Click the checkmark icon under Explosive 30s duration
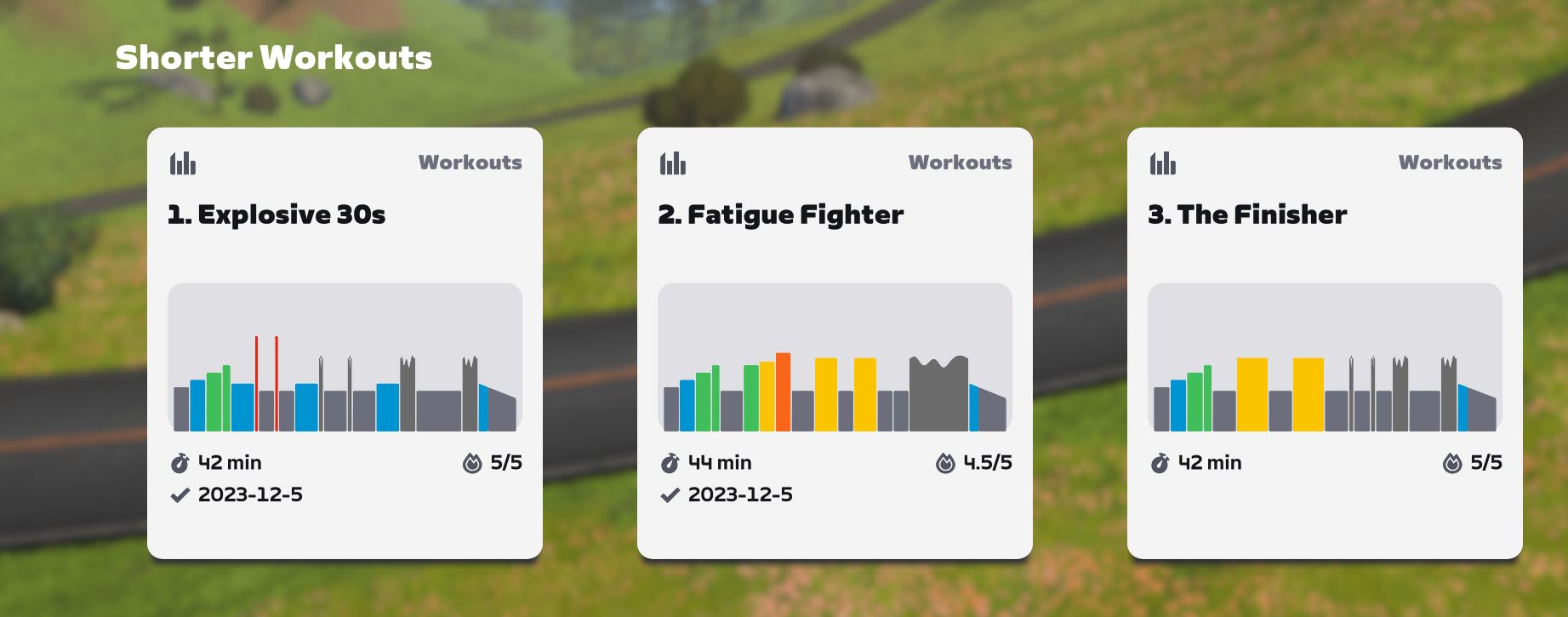 point(180,494)
